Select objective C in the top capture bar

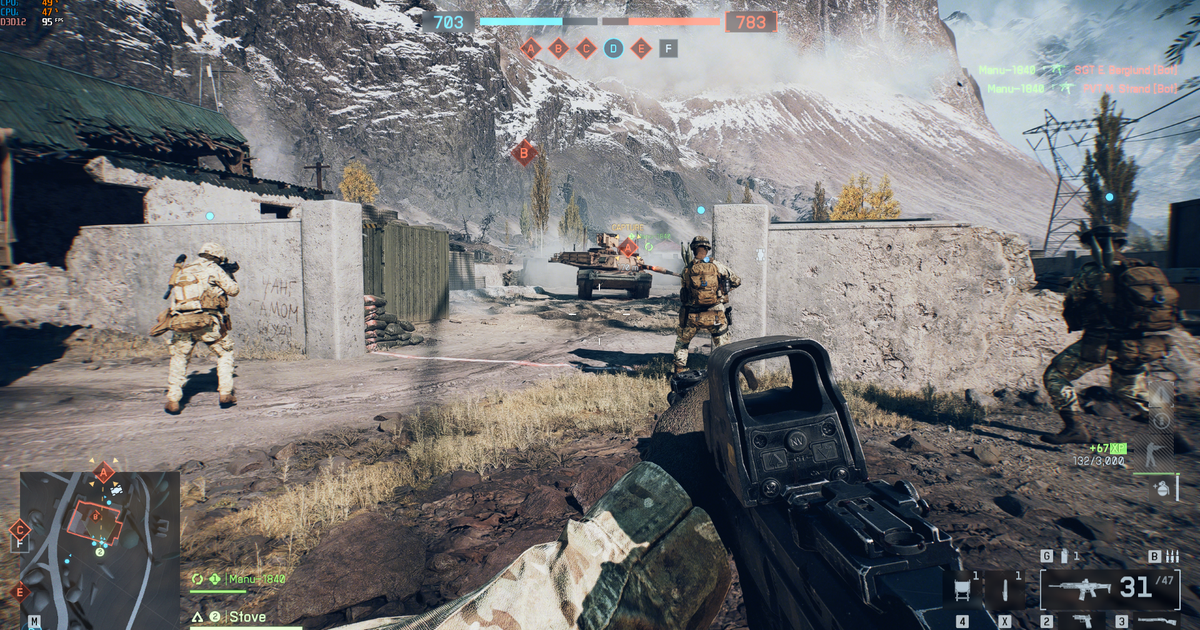tap(586, 47)
